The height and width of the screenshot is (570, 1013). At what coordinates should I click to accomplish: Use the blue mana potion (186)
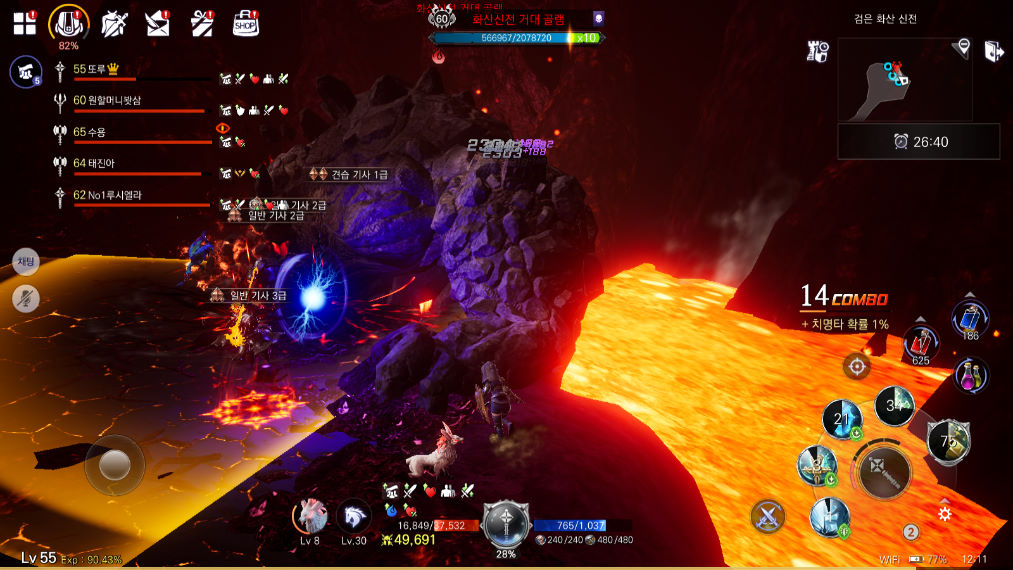(x=970, y=319)
